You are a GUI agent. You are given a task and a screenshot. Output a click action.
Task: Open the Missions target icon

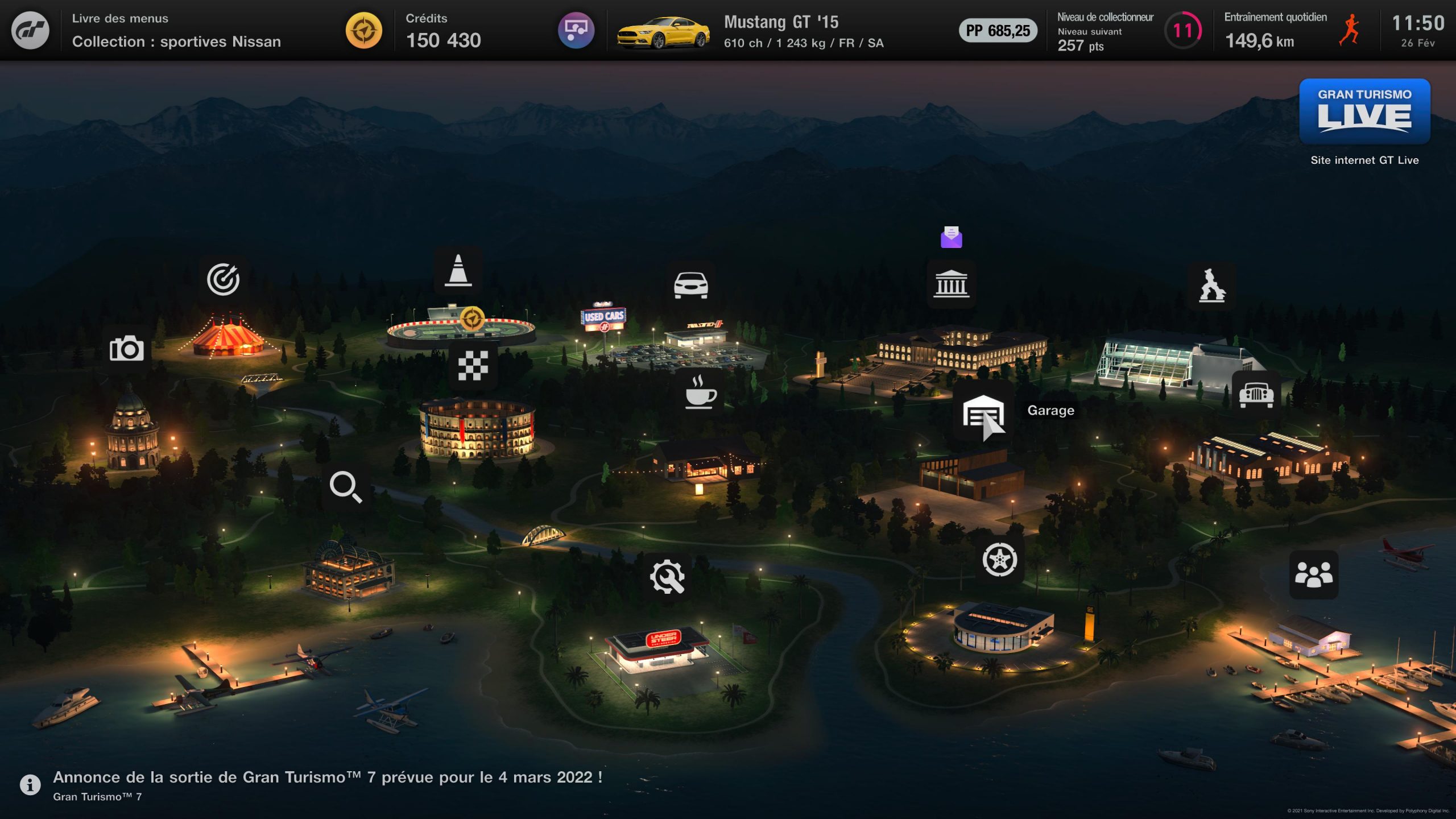pos(223,279)
